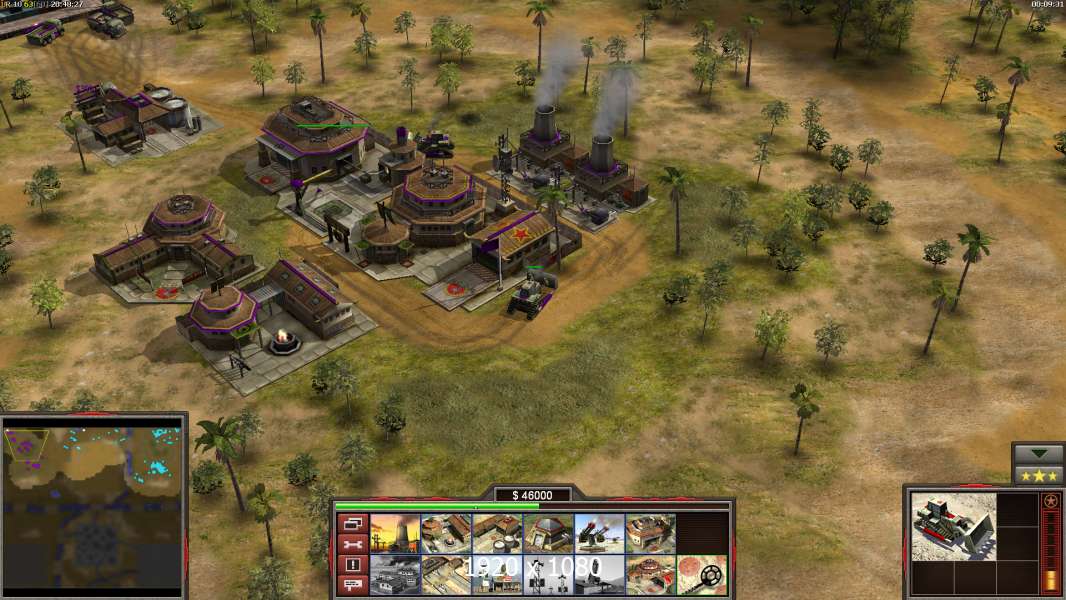Open the chat bubble communicator button
1066x600 pixels.
[x=351, y=586]
